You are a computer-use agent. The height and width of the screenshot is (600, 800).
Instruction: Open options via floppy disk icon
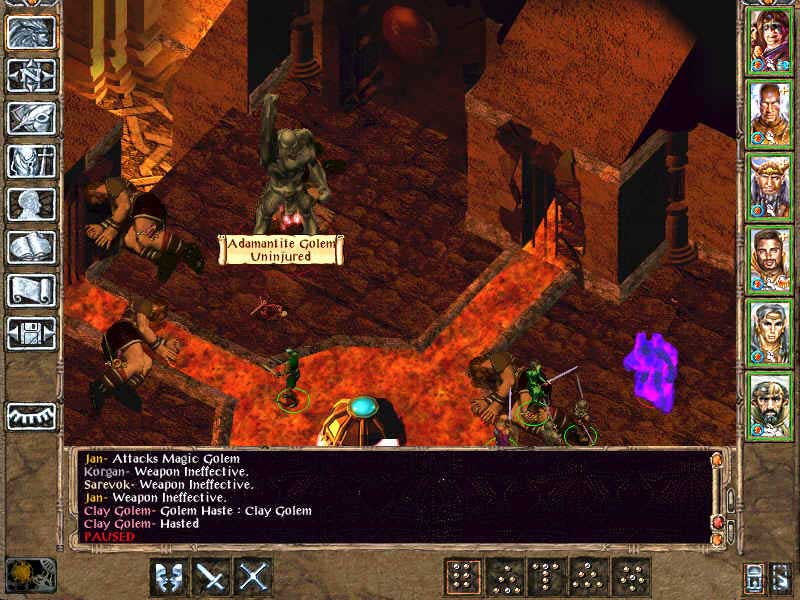point(31,332)
